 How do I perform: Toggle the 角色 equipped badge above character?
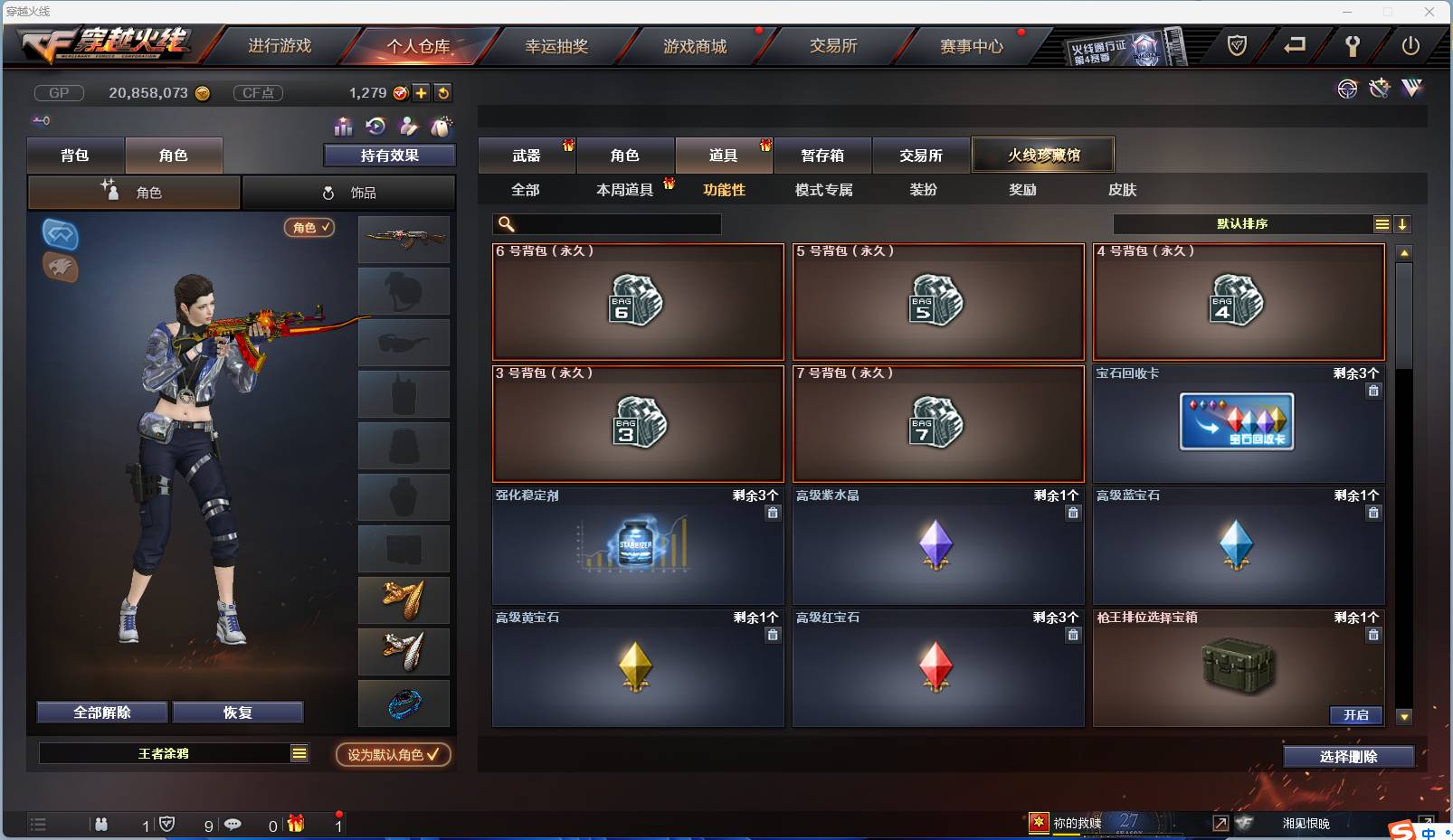tap(309, 228)
